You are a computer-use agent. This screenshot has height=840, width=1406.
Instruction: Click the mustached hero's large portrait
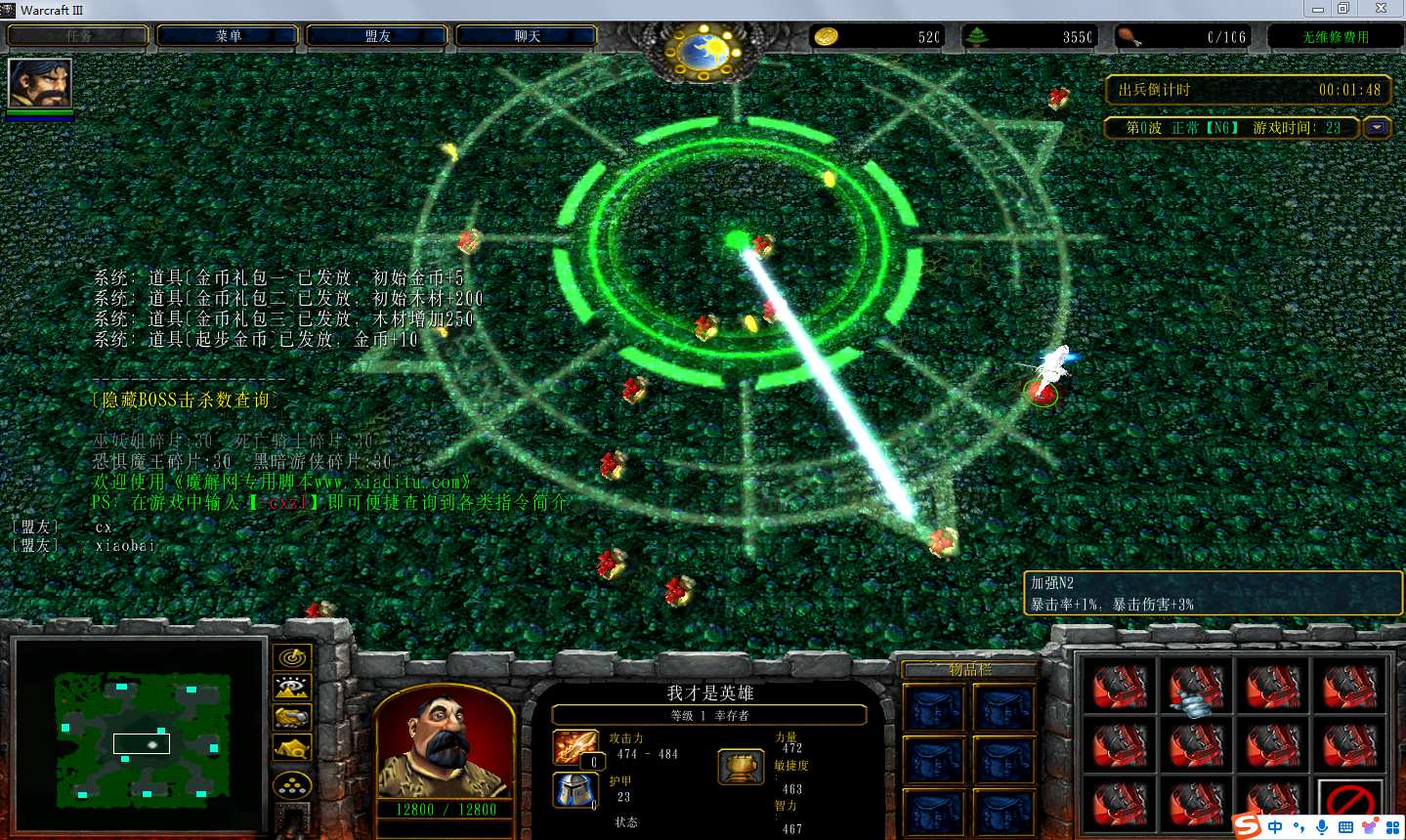(x=445, y=742)
